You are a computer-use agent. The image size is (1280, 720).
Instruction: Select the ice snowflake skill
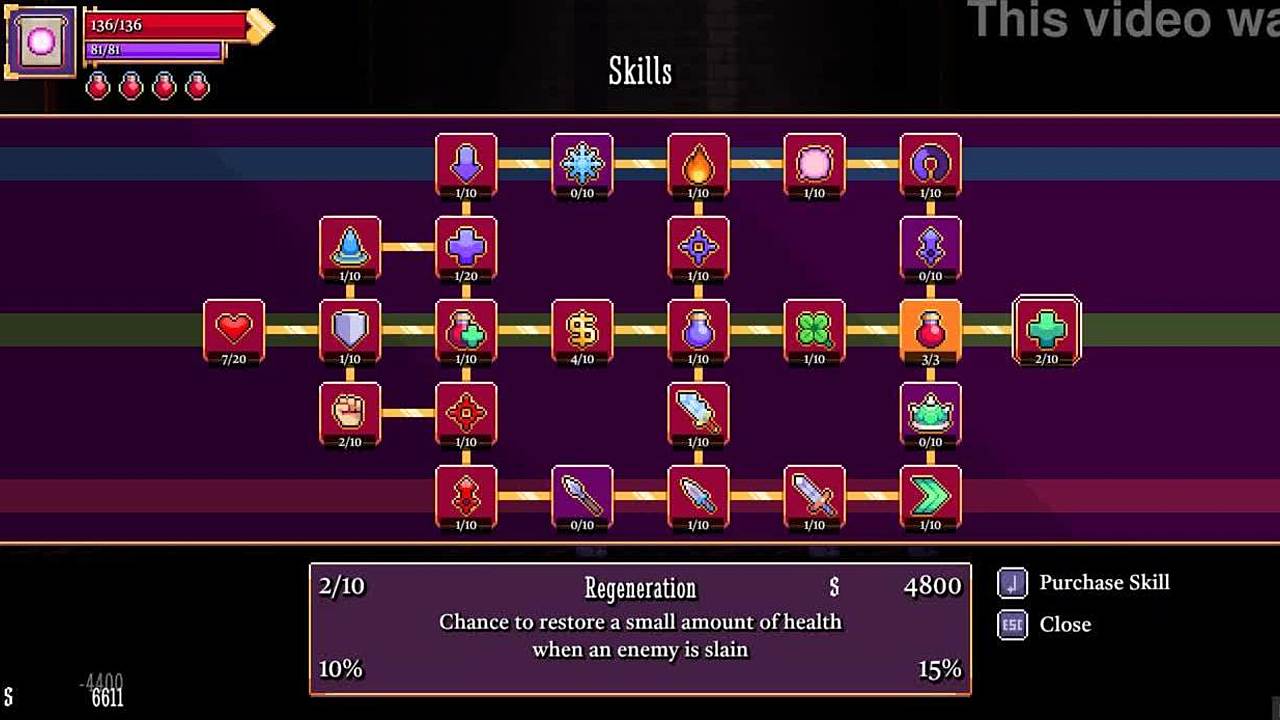tap(582, 163)
